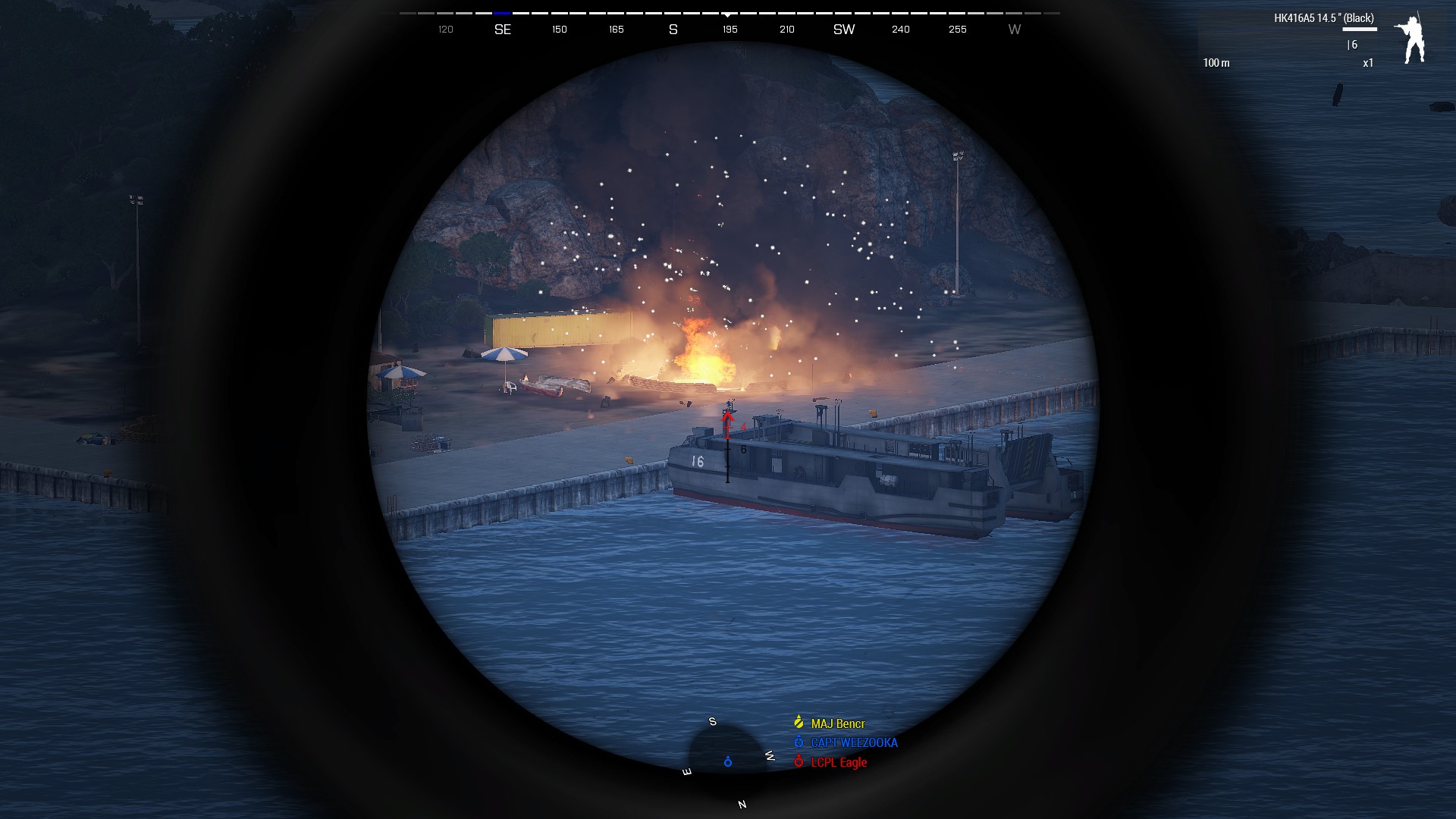1456x819 pixels.
Task: Click the SE direction on the compass tape
Action: coord(504,30)
